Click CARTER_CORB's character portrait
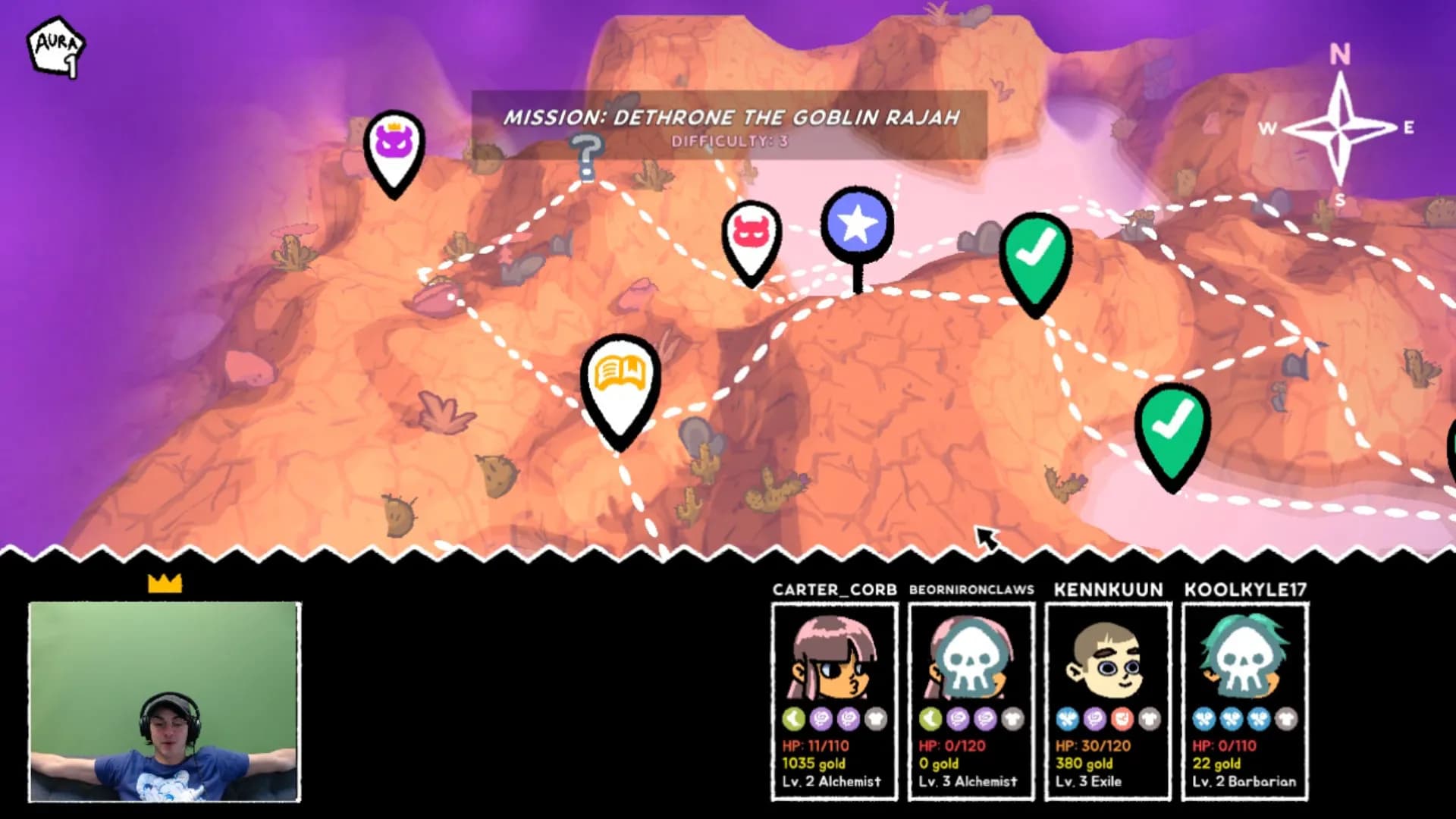 point(834,660)
